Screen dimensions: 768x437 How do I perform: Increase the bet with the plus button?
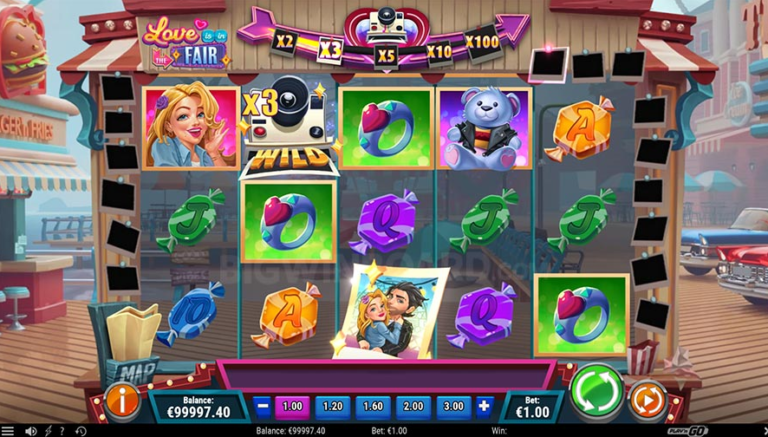pyautogui.click(x=485, y=406)
